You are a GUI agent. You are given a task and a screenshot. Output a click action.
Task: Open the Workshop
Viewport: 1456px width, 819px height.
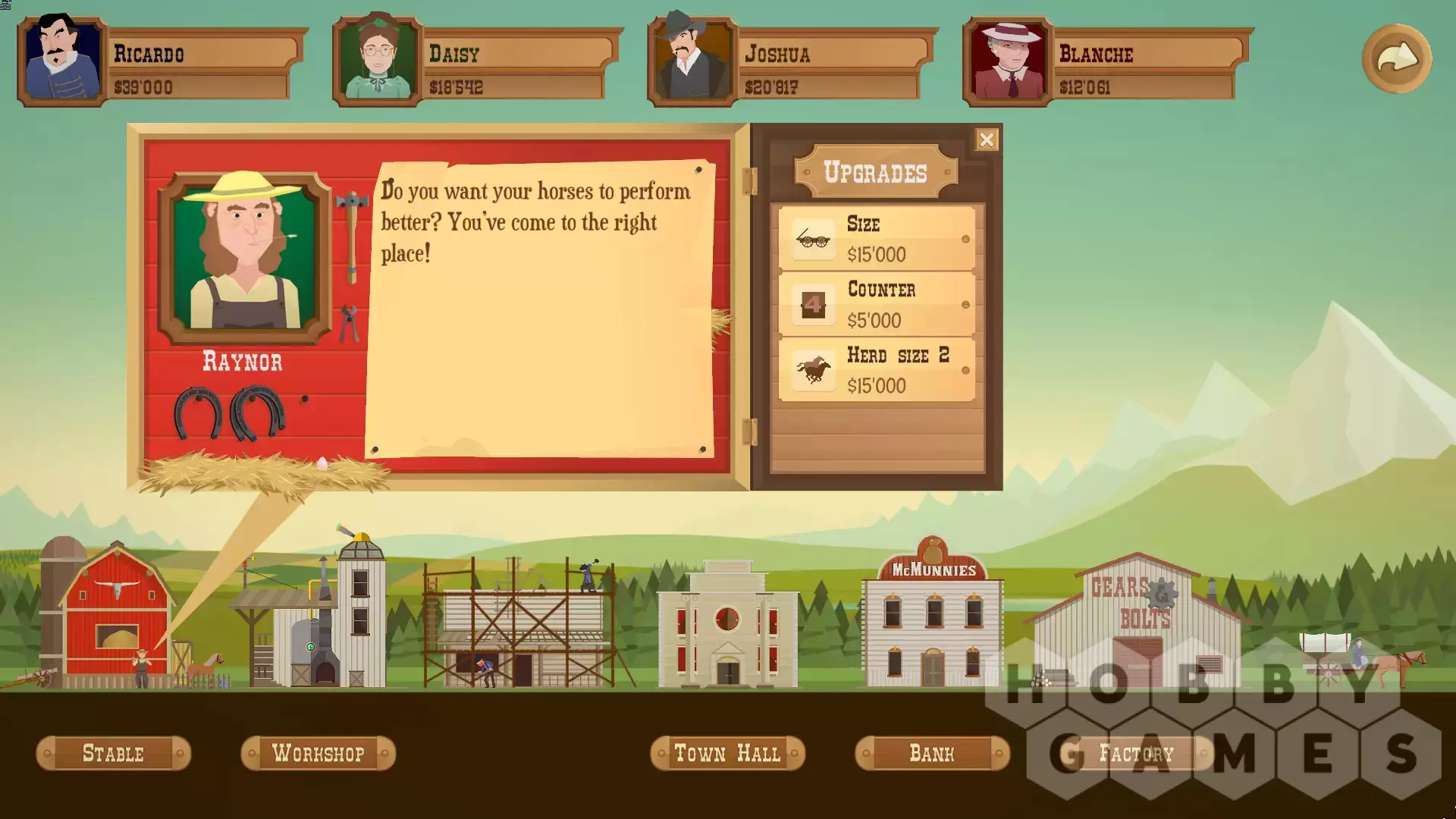coord(318,753)
